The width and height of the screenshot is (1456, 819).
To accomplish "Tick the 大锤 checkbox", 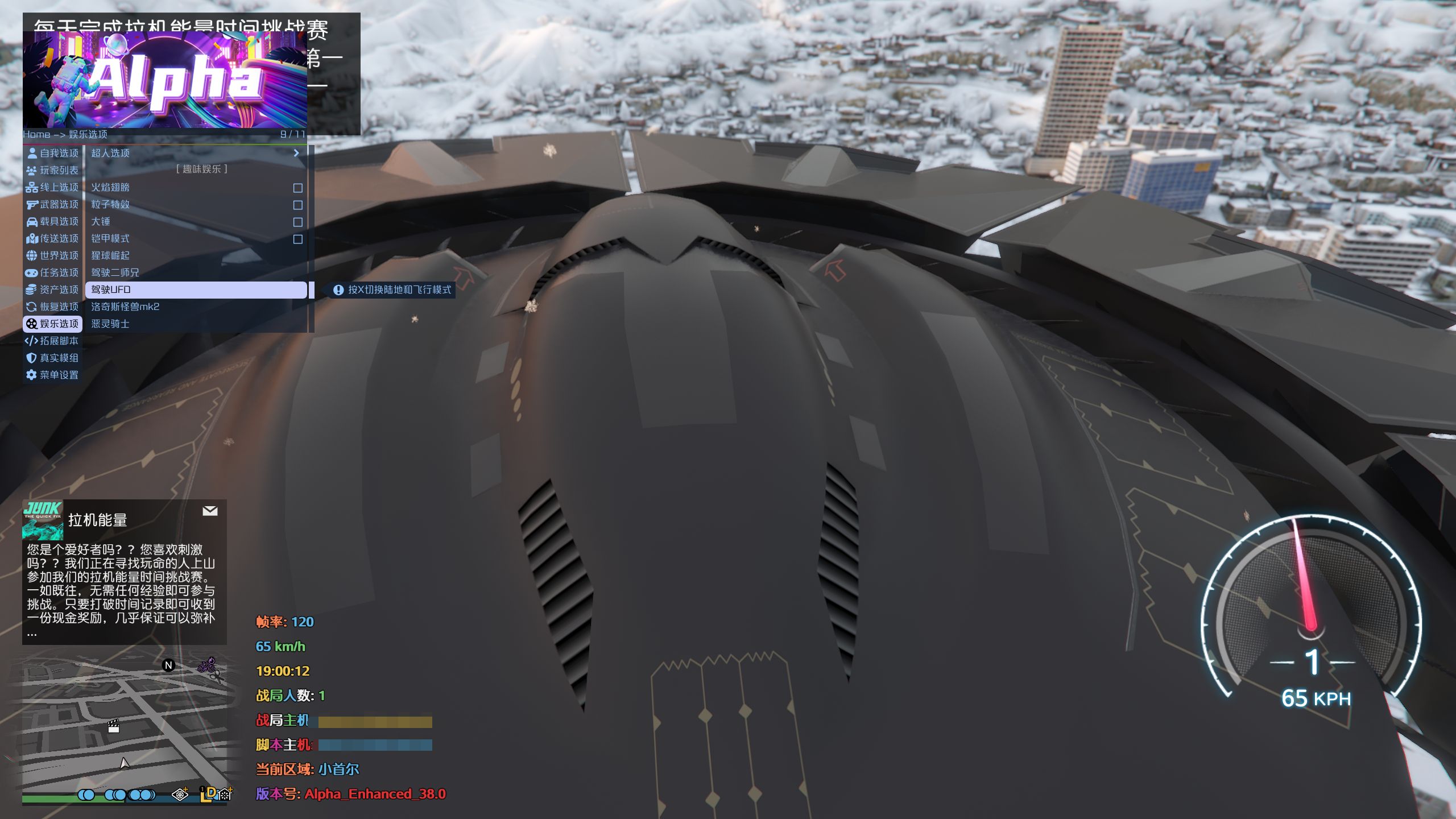I will [297, 222].
